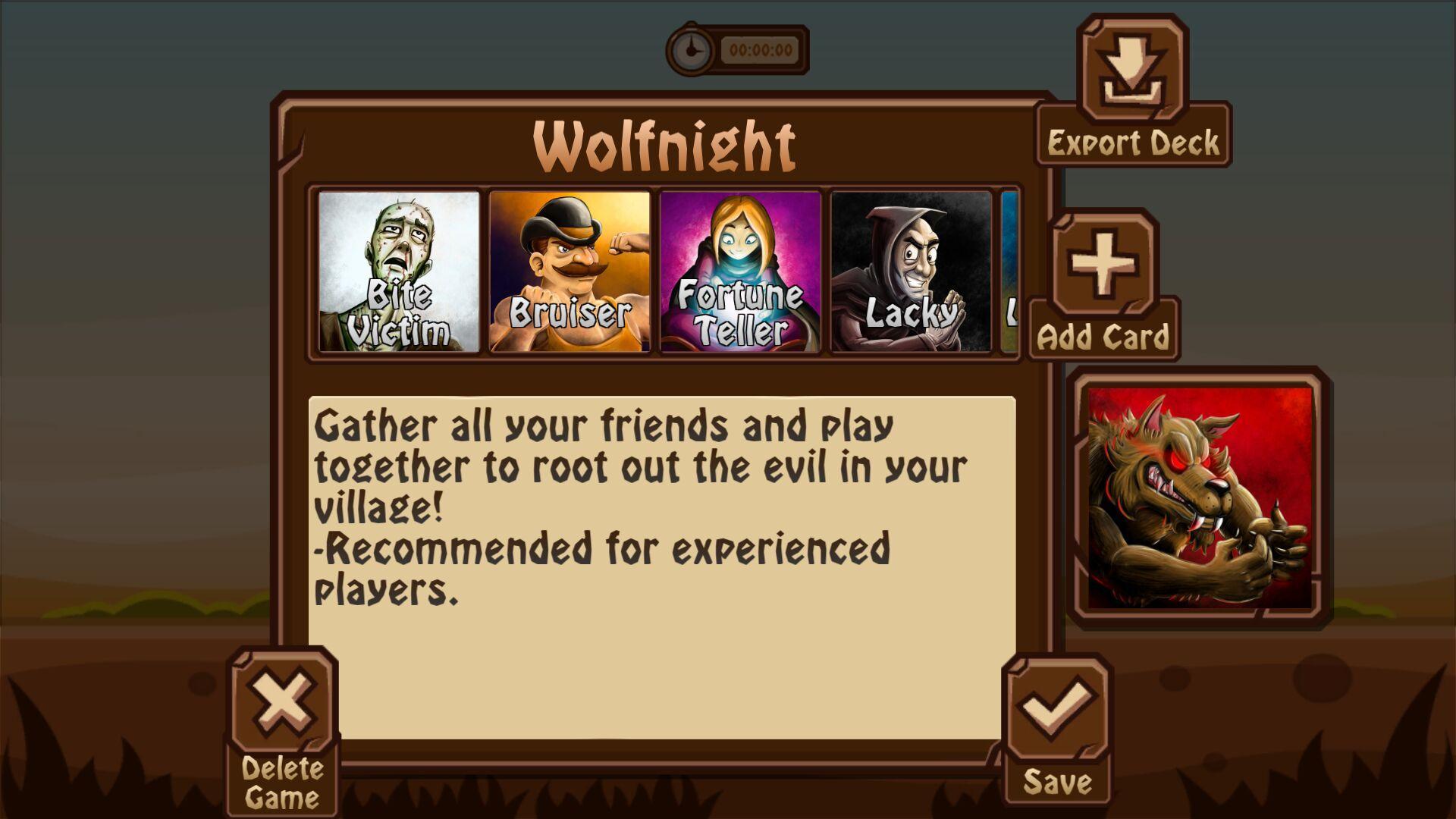Select the Bite Victim card
Image resolution: width=1456 pixels, height=819 pixels.
pos(400,272)
